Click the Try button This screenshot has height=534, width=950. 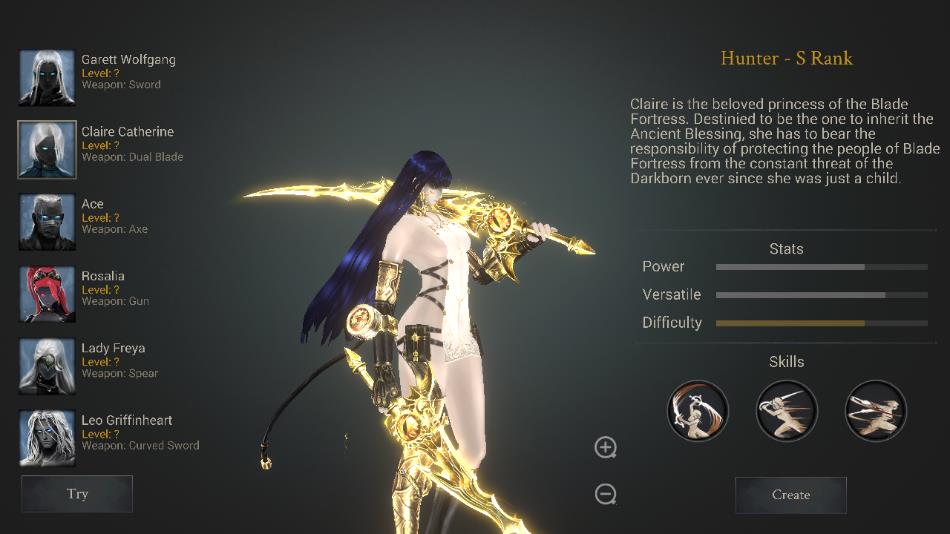click(77, 494)
